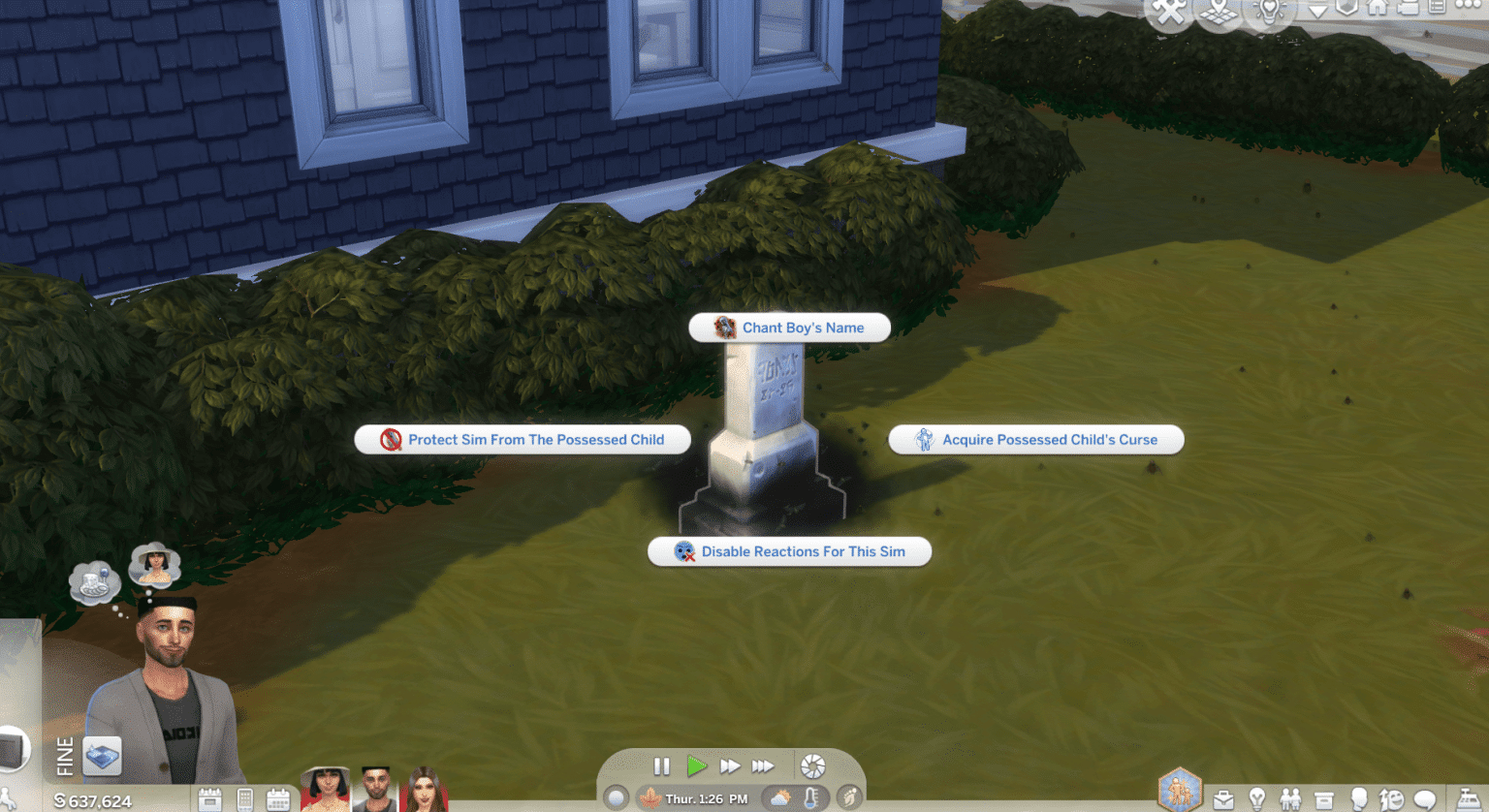Pick Protect Sim From The Possessed Child
The height and width of the screenshot is (812, 1489).
tap(523, 439)
